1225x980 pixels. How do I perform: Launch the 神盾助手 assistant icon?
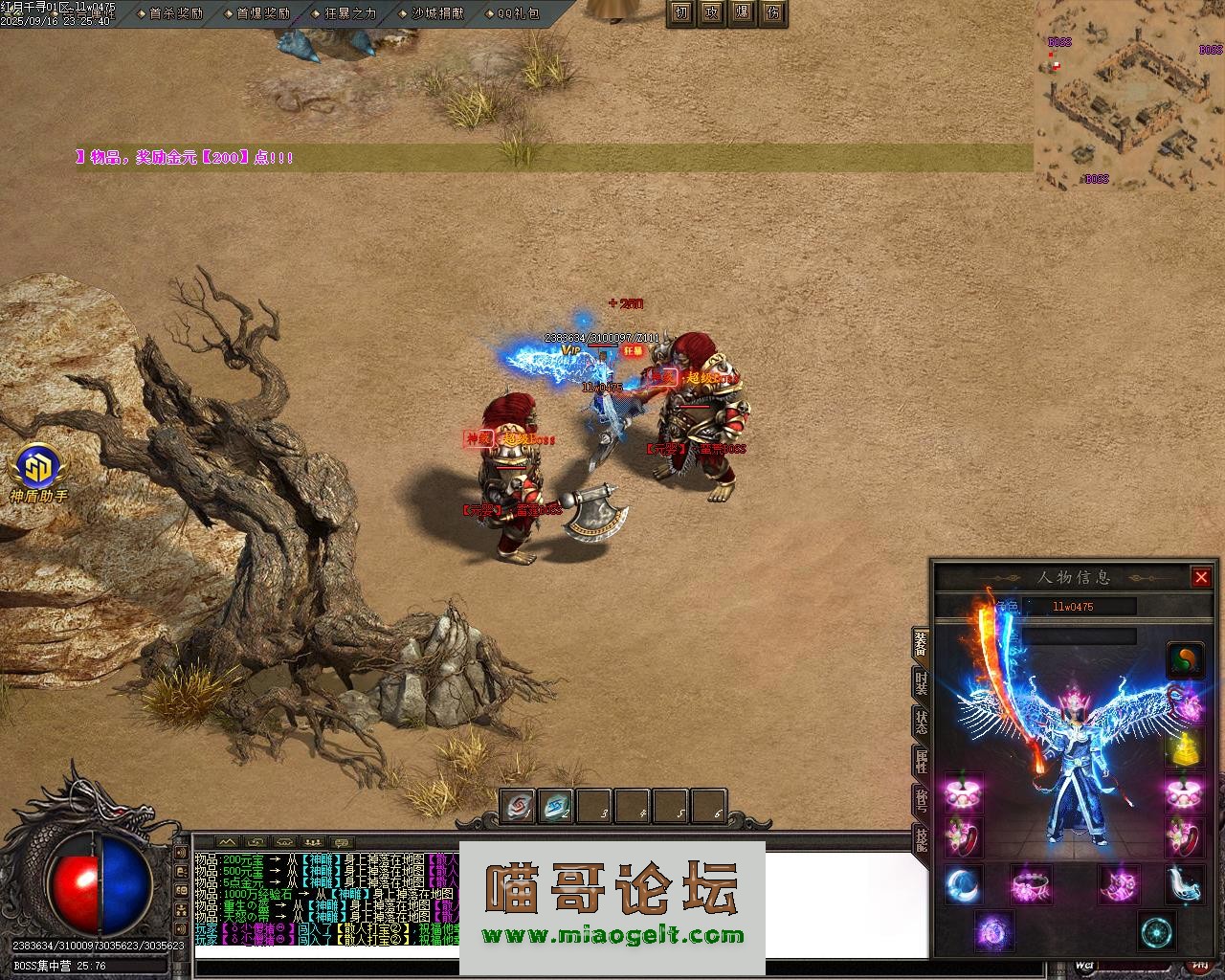[x=38, y=472]
